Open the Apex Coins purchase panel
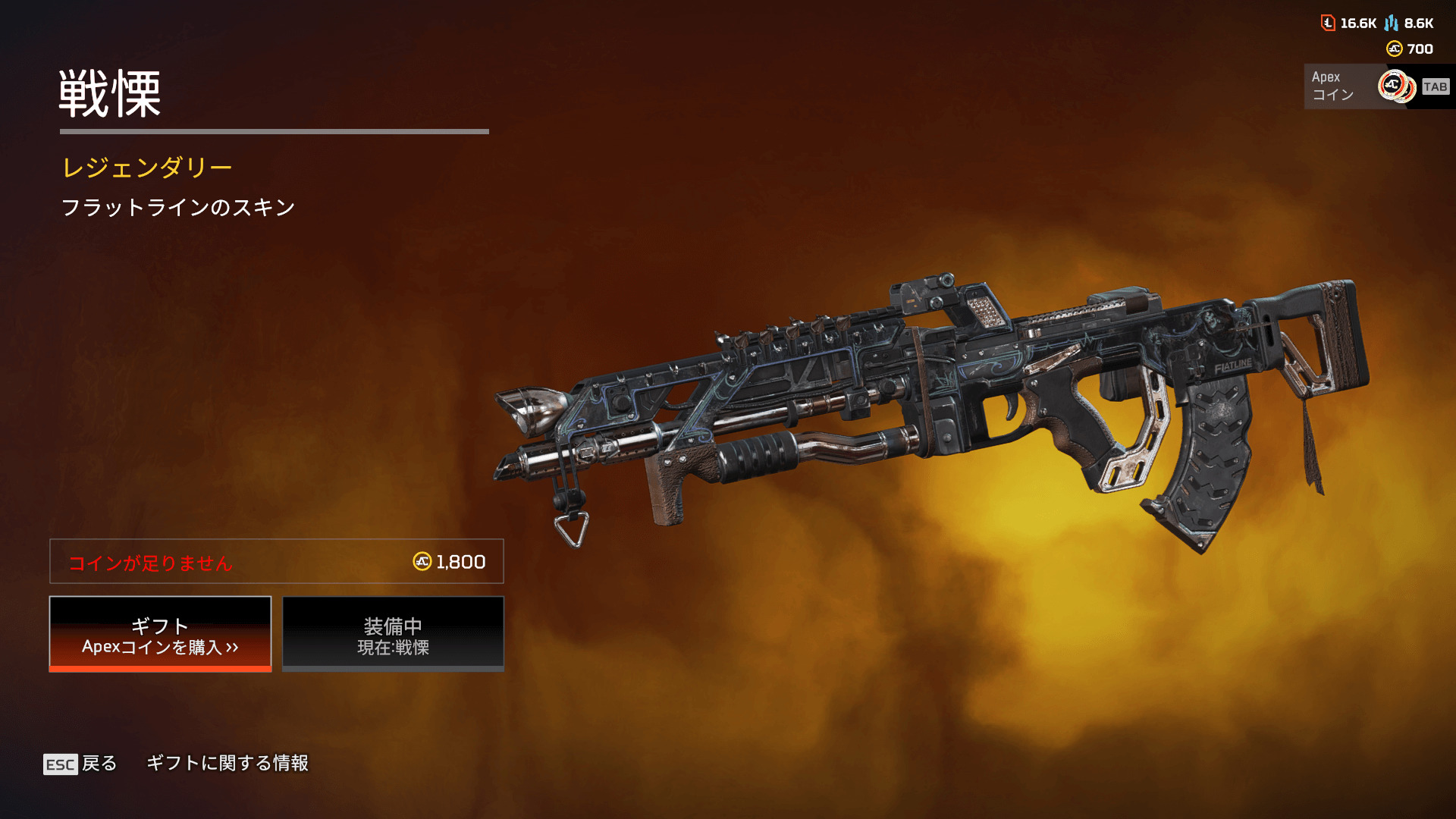This screenshot has height=819, width=1456. [x=1377, y=86]
